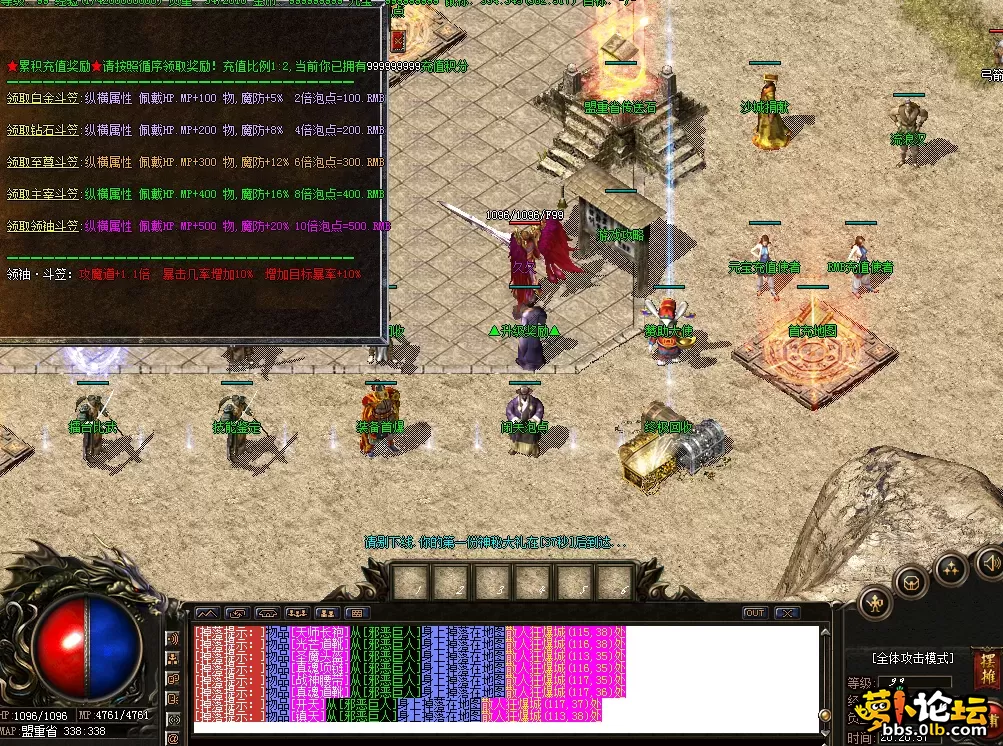Close the chat panel with X button
Image resolution: width=1003 pixels, height=746 pixels.
point(787,613)
